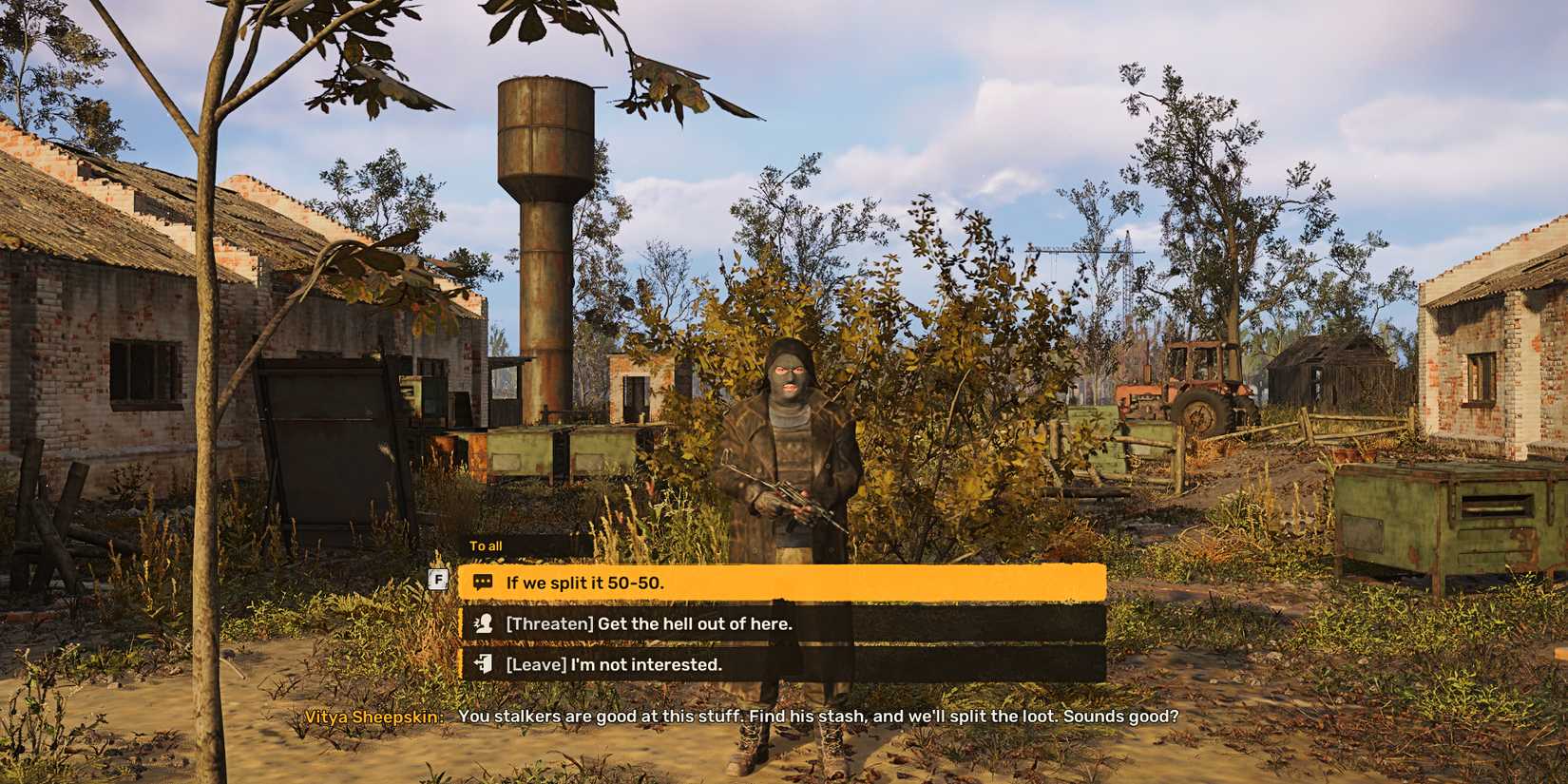
Task: Click the chat icon inside the highlighted dialogue row
Action: coord(485,582)
